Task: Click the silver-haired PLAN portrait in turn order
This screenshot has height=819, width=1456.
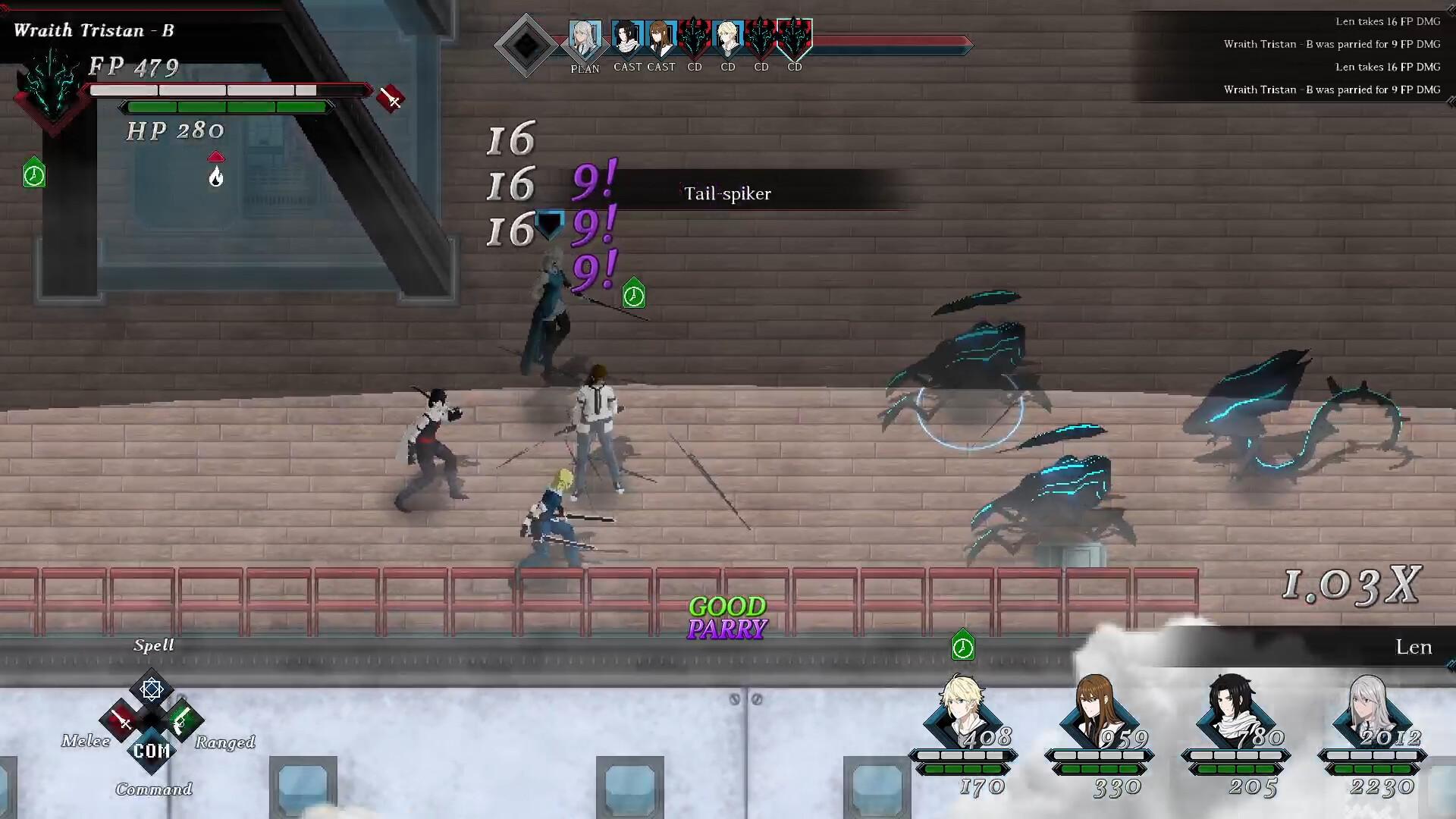Action: pos(585,39)
